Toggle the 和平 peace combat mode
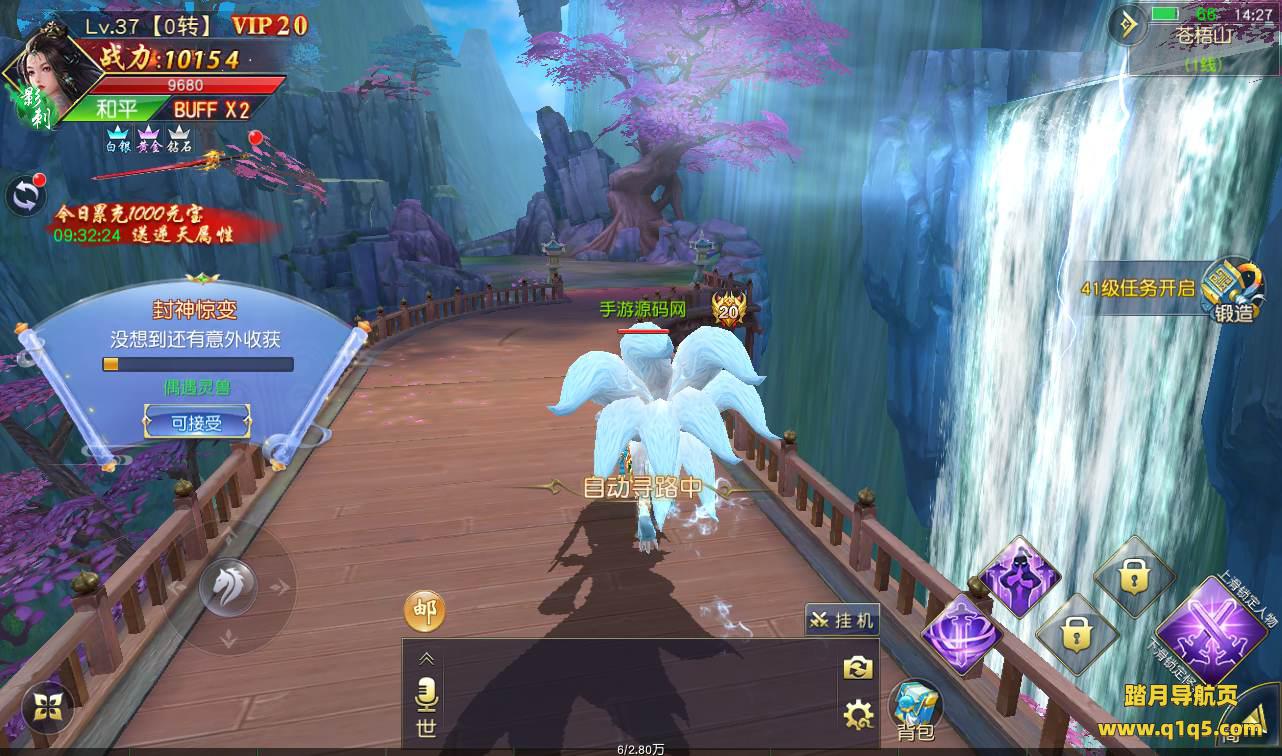The width and height of the screenshot is (1282, 756). [x=117, y=109]
